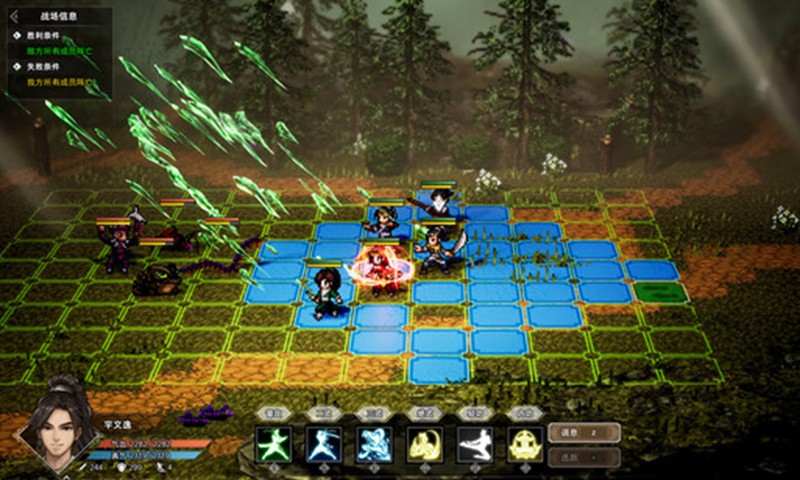Image resolution: width=800 pixels, height=480 pixels.
Task: Click the dimmed button below 调息
Action: (584, 456)
